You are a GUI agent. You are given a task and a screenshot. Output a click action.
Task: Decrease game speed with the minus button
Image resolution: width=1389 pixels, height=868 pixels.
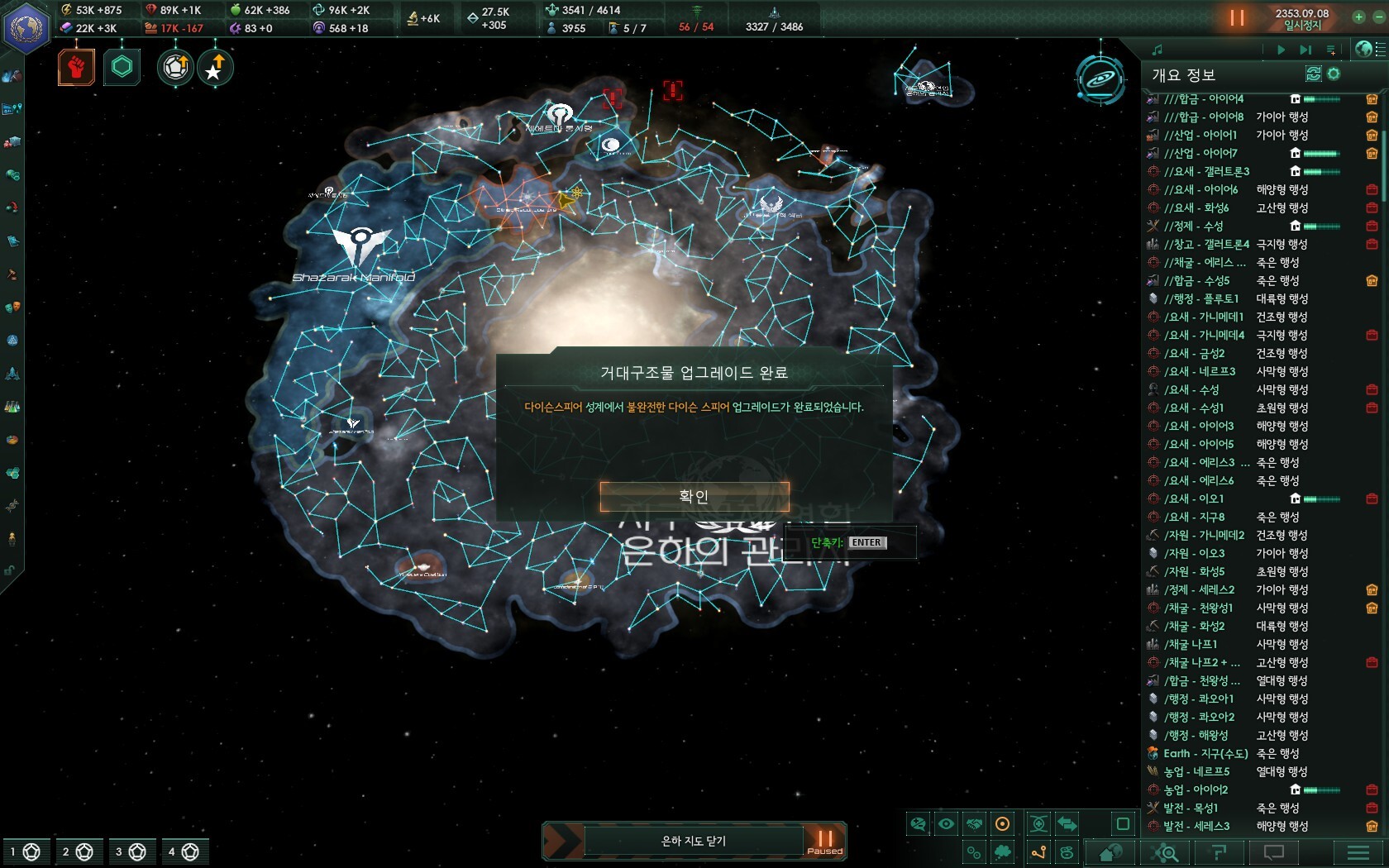(x=1378, y=17)
